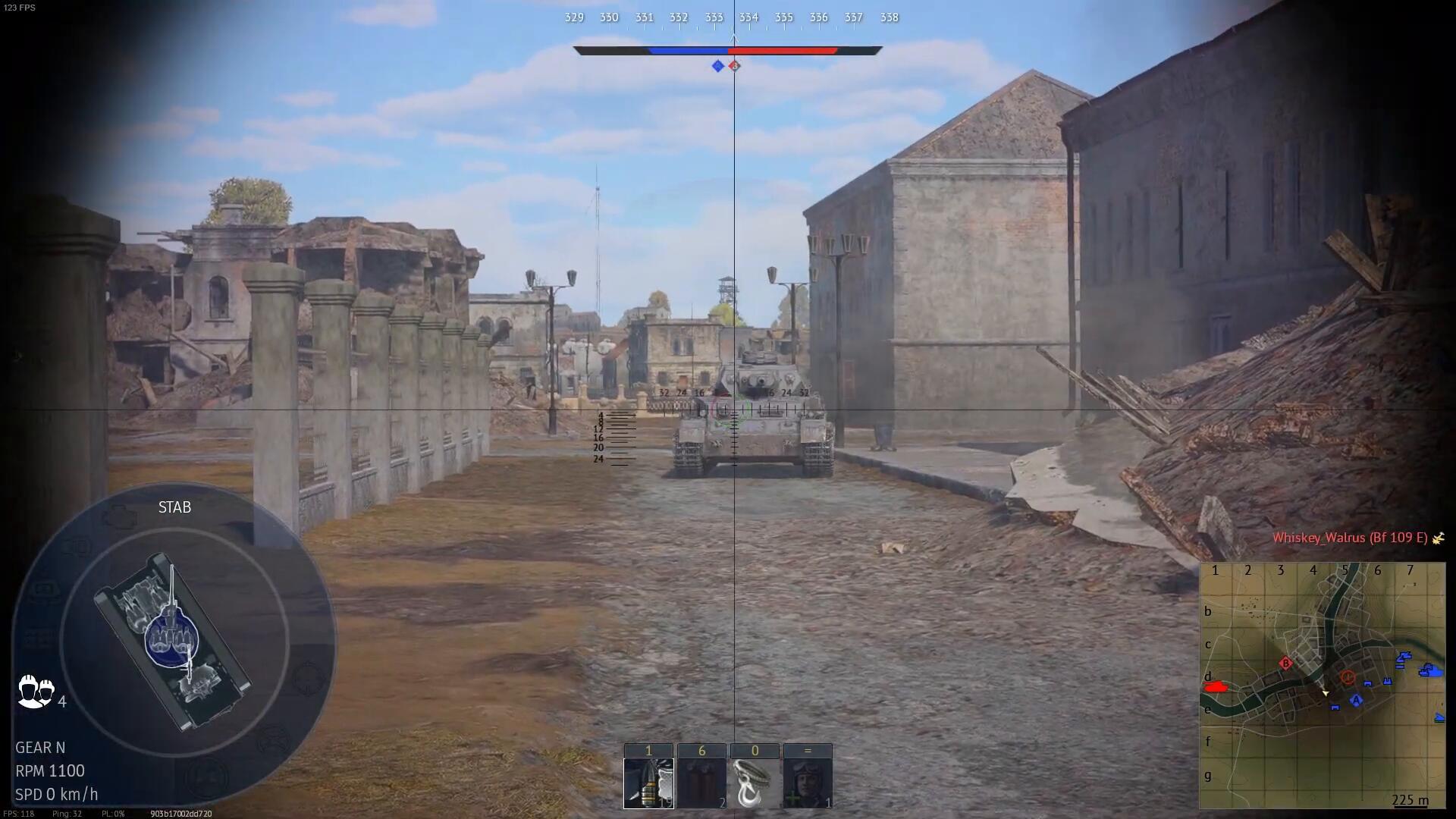Screen dimensions: 1456x819
Task: Select the red enemy tank marker on minimap
Action: [1216, 687]
